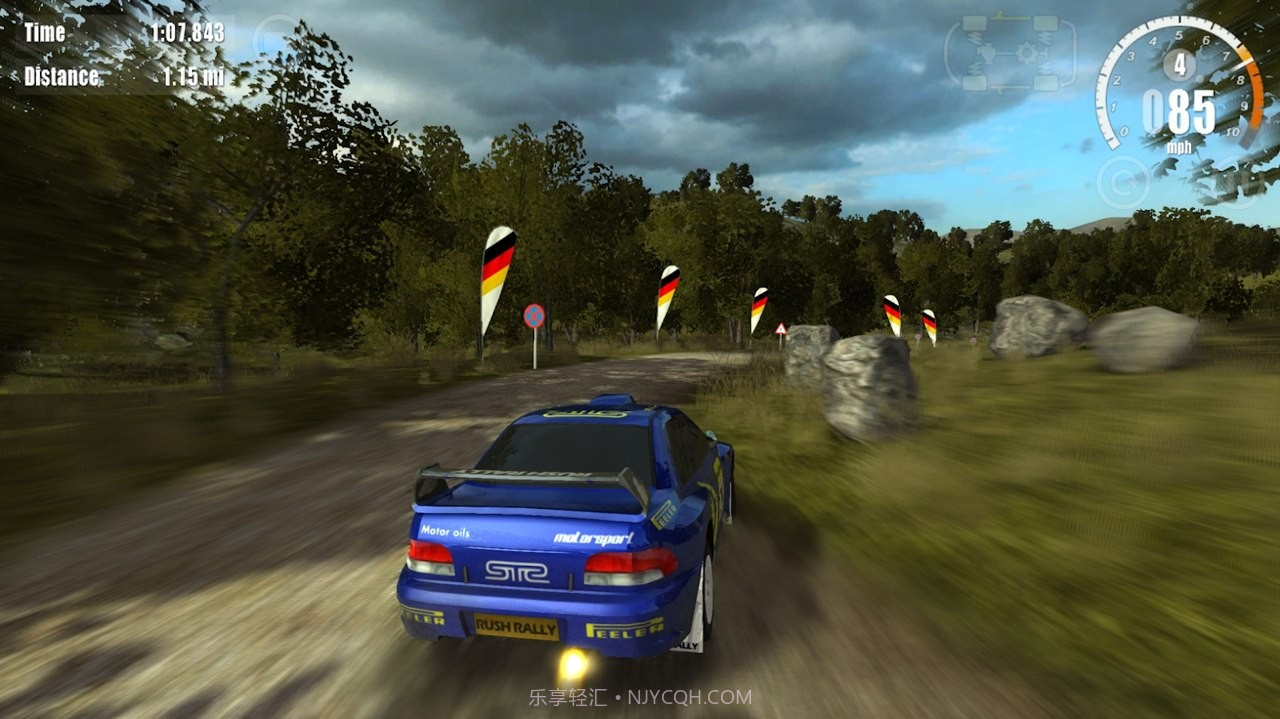Viewport: 1280px width, 719px height.
Task: Pause the race with the pause button
Action: tap(1240, 180)
